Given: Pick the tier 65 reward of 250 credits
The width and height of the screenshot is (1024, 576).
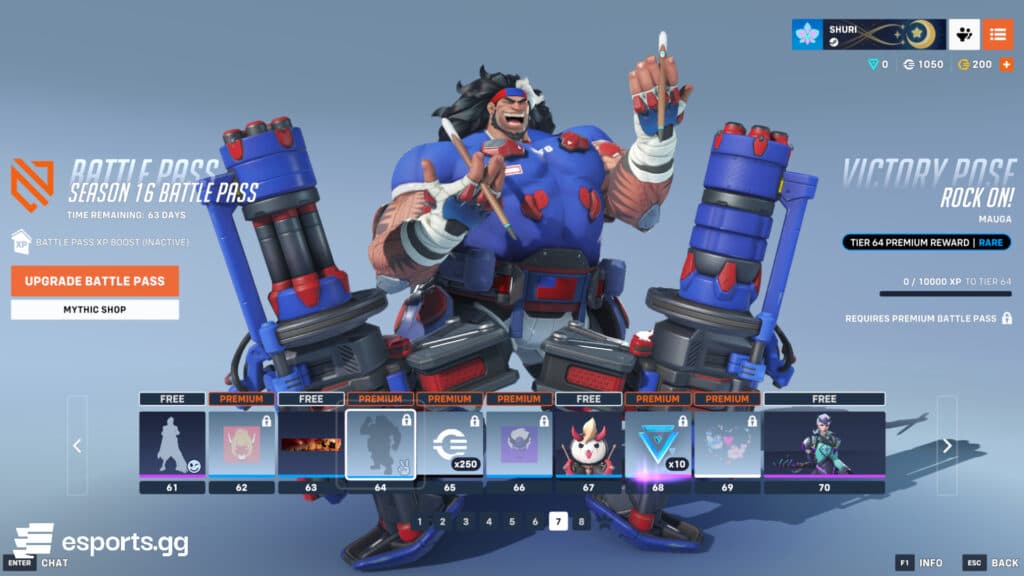Looking at the screenshot, I should [x=449, y=443].
